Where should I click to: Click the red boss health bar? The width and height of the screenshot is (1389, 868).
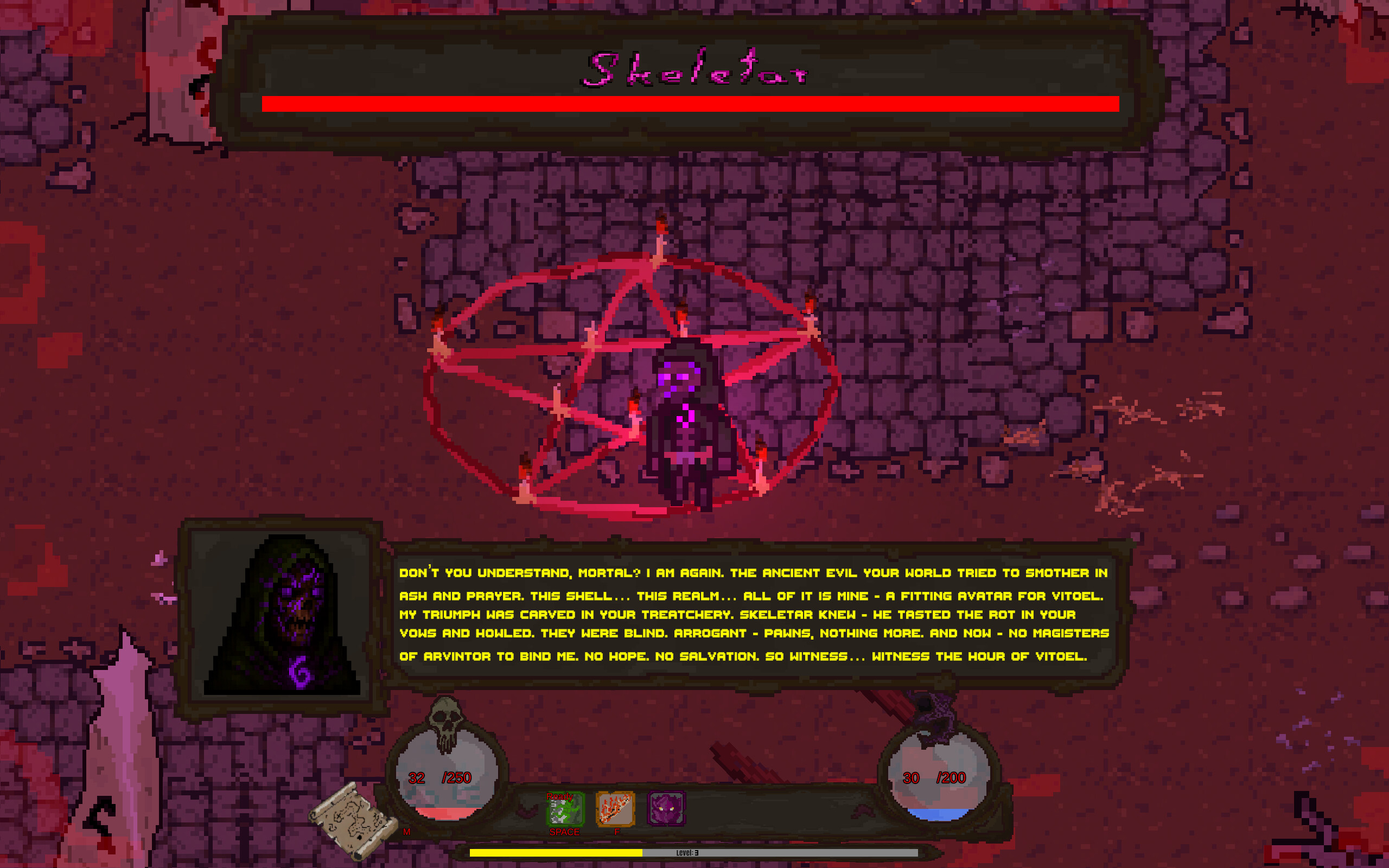tap(689, 103)
